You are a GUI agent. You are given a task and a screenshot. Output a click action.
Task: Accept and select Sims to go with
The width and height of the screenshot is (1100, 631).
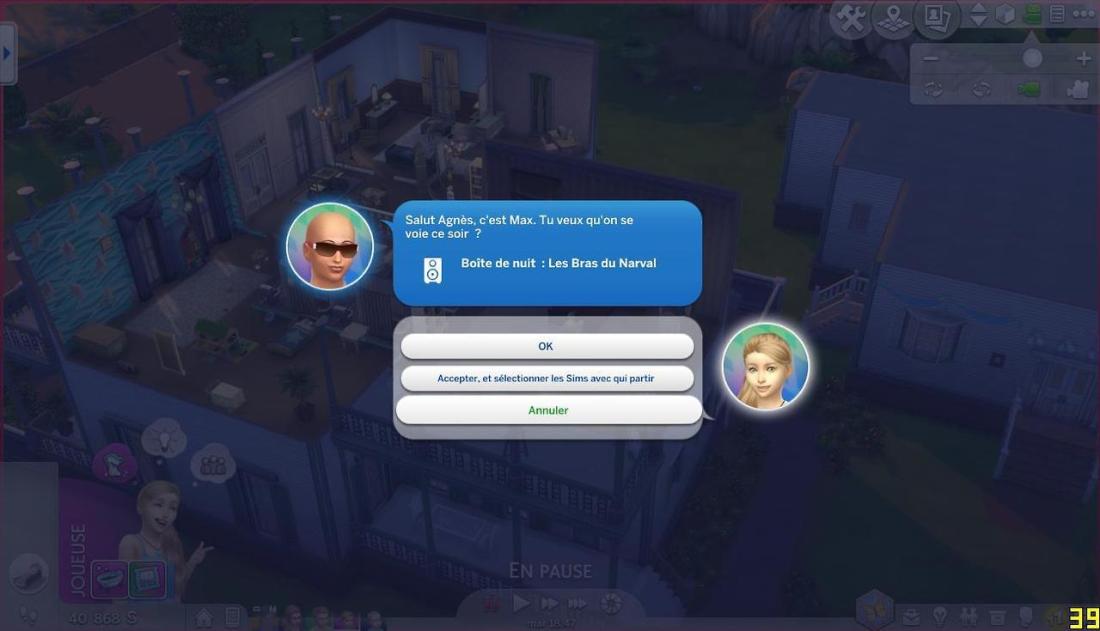(x=546, y=378)
